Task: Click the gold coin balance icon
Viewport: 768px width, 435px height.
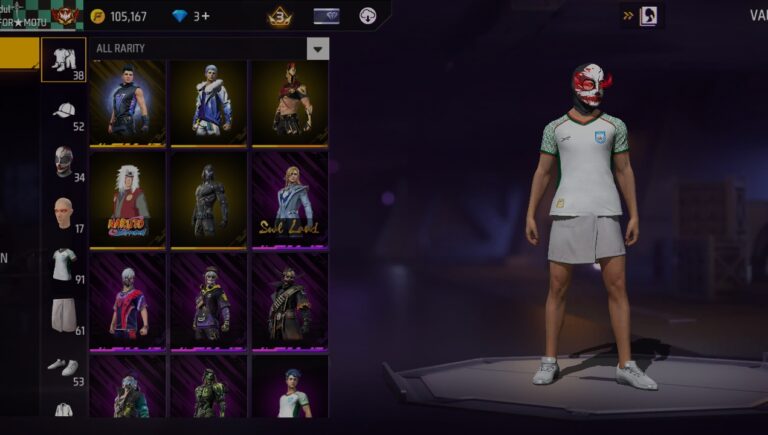Action: [97, 16]
